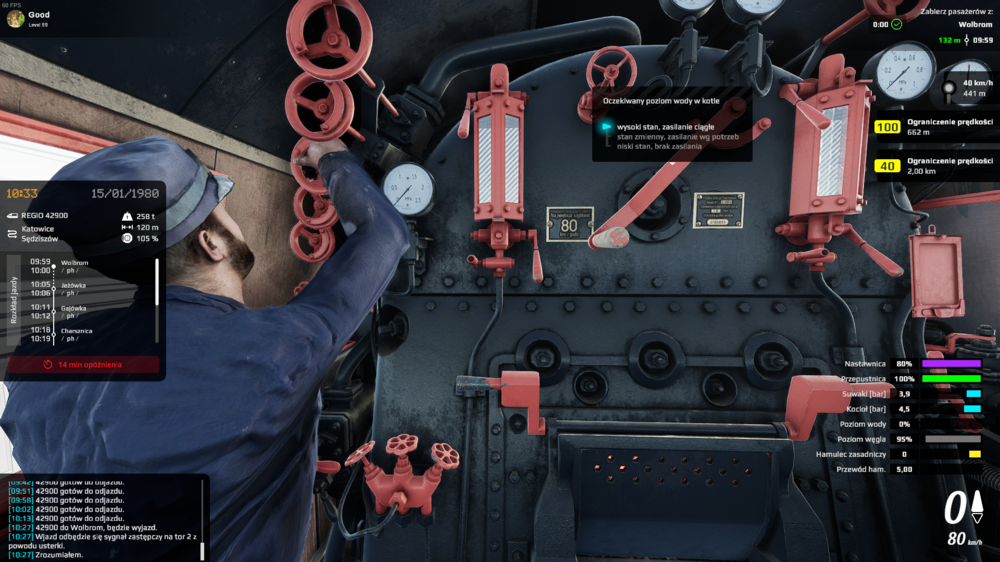This screenshot has height=562, width=1000.
Task: Choose the Gajówka timetable row
Action: pyautogui.click(x=73, y=312)
